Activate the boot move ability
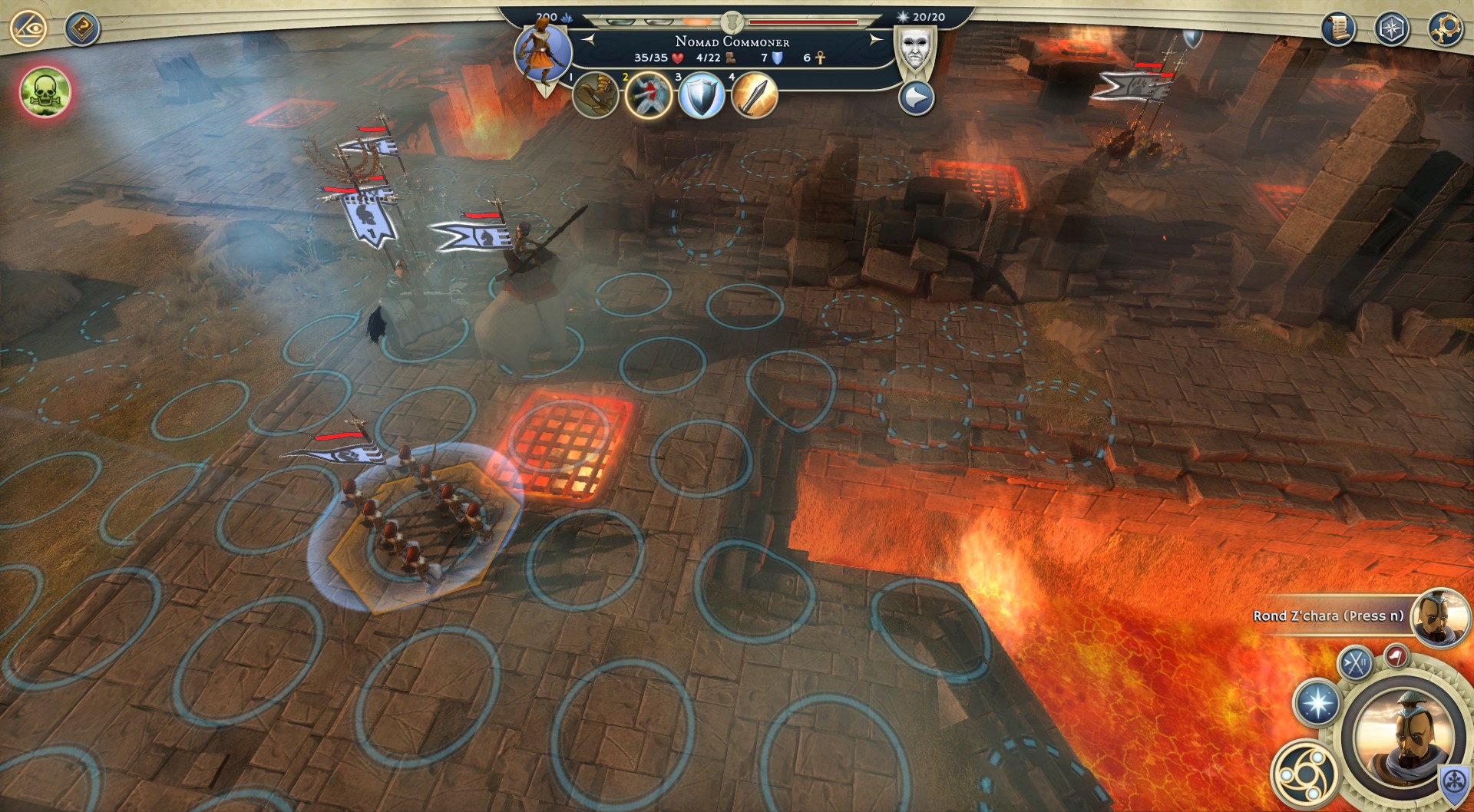 594,96
